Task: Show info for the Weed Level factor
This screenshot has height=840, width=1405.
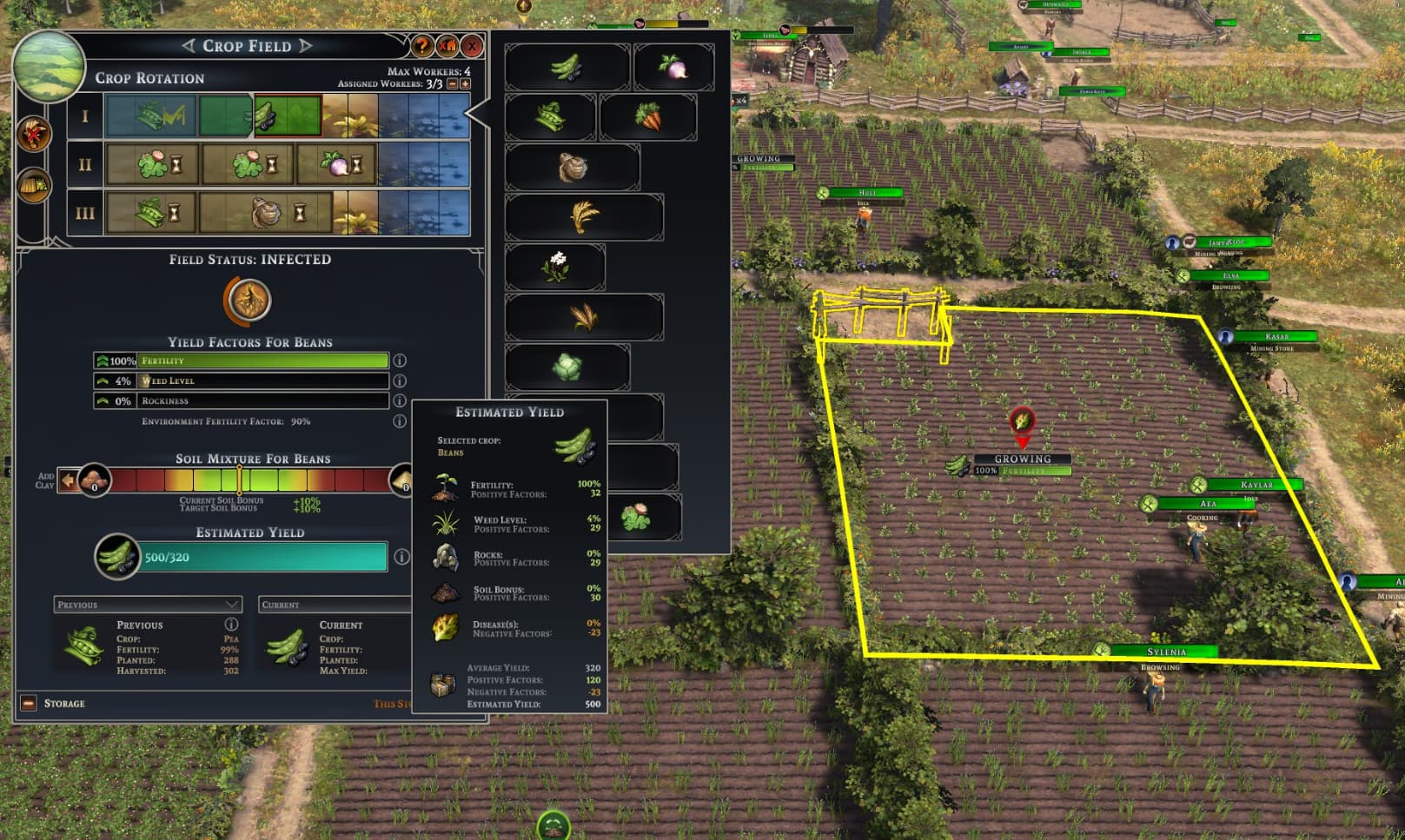Action: [x=400, y=380]
